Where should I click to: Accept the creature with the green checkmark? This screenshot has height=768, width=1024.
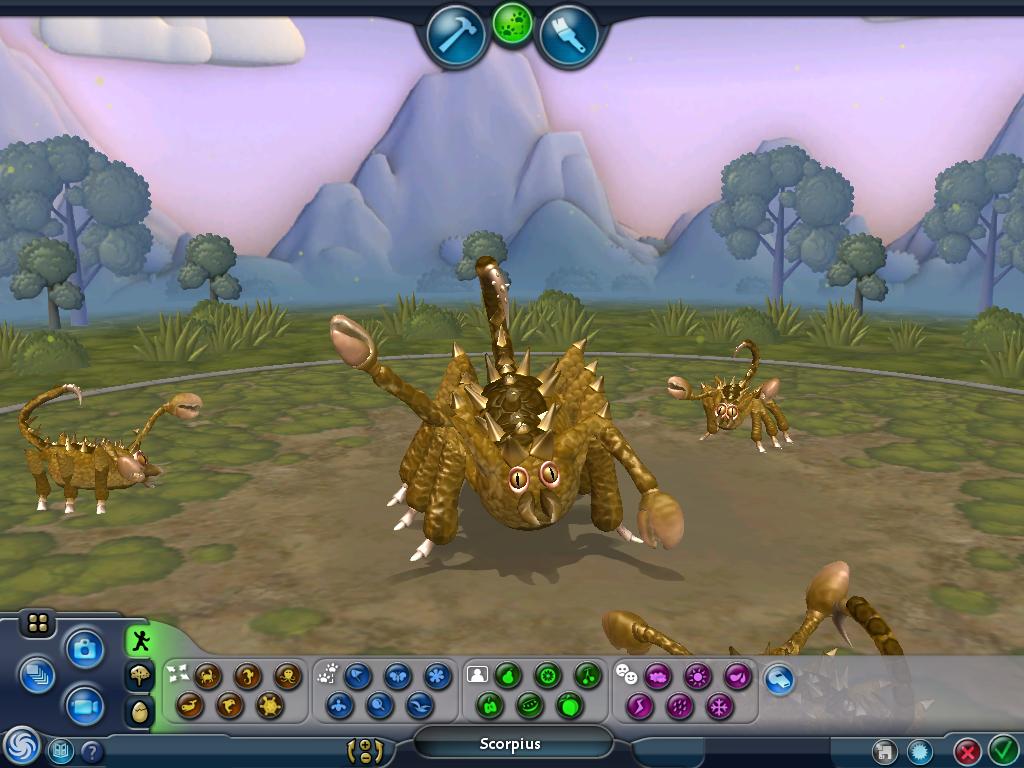tap(1002, 749)
